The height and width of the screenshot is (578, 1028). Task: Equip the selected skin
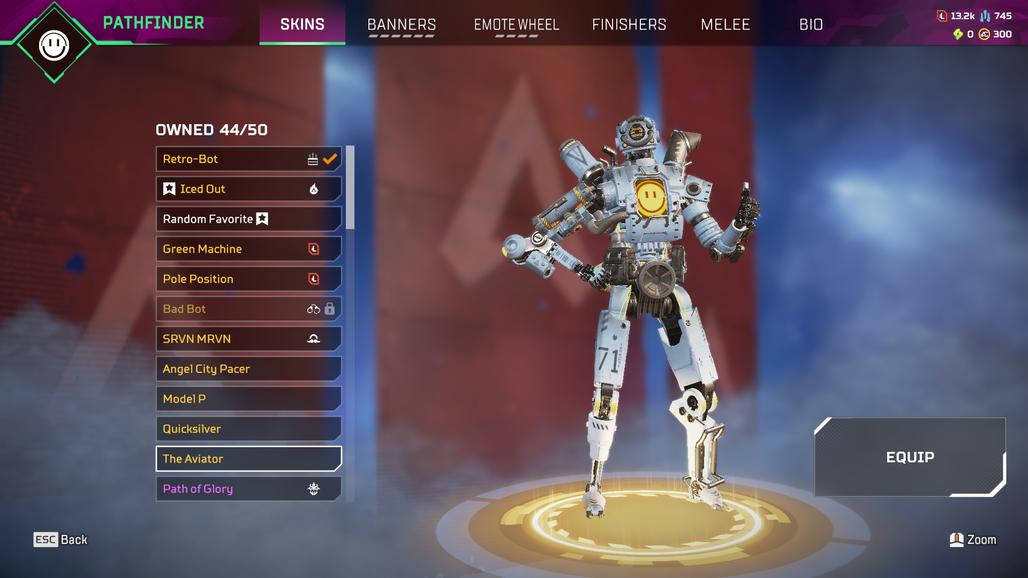pyautogui.click(x=909, y=457)
